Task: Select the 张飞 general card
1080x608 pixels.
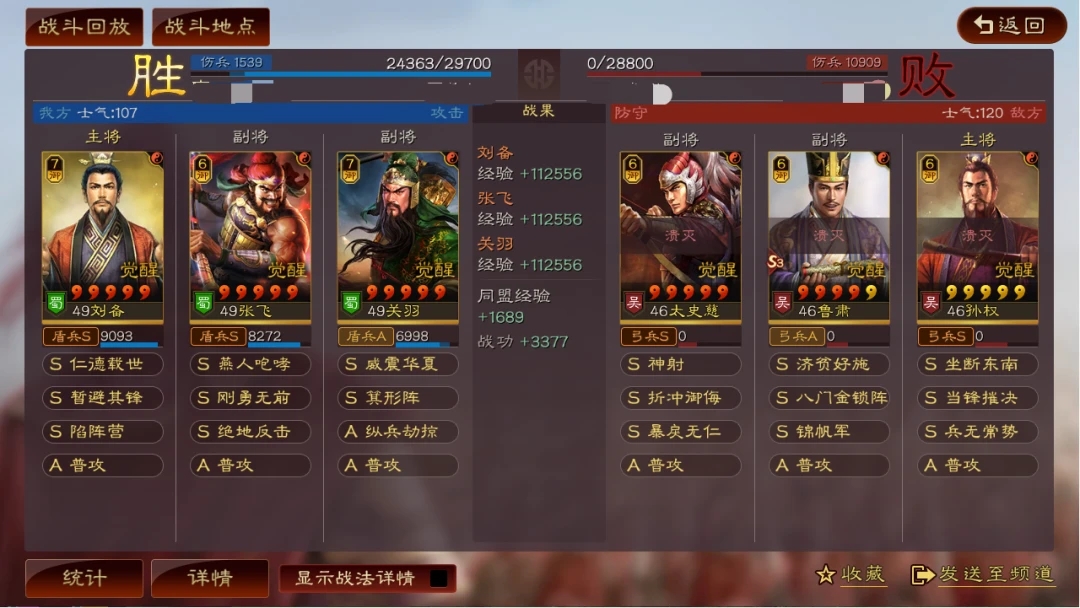Action: coord(250,235)
